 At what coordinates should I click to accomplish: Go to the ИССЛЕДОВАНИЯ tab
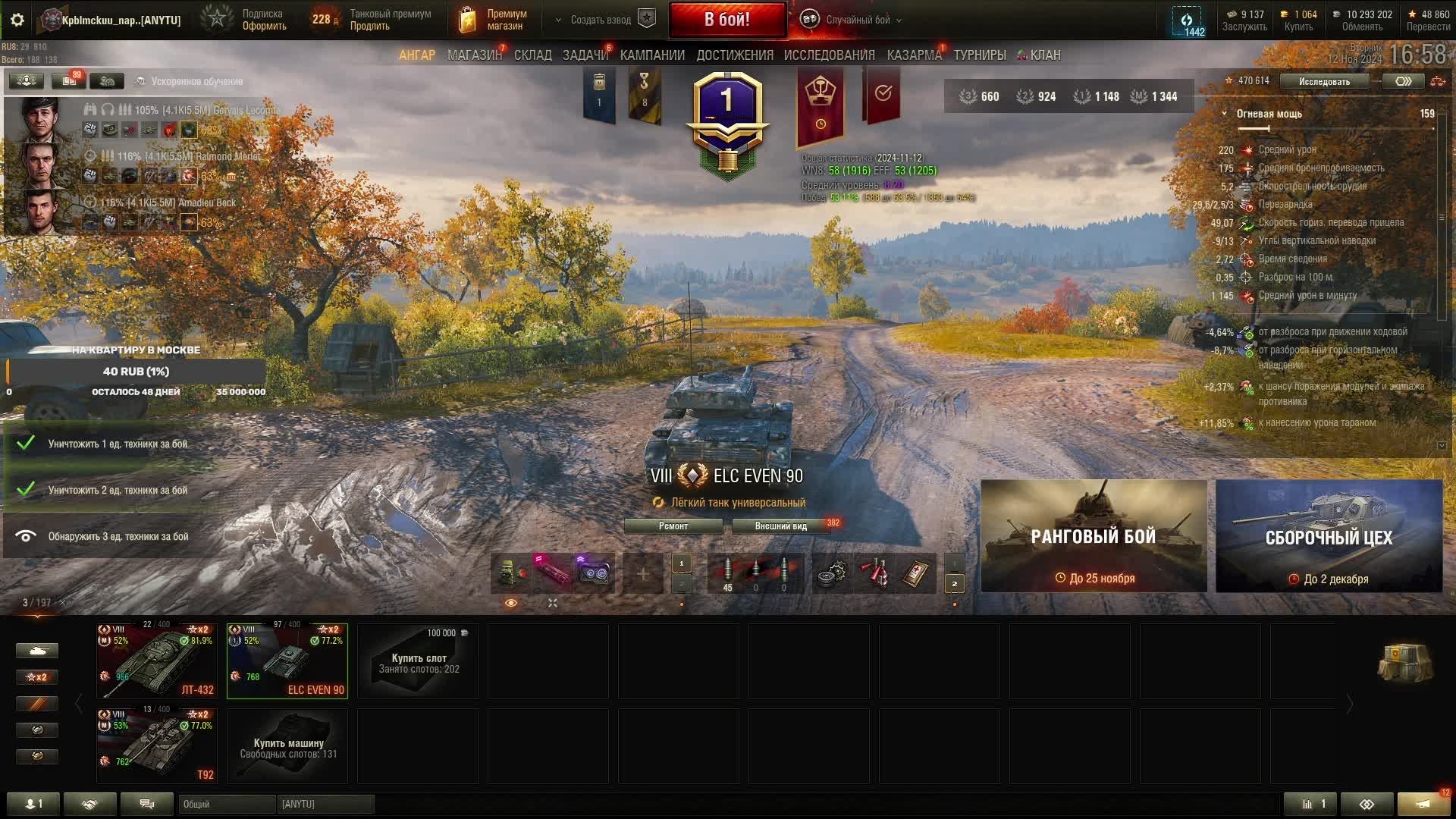[829, 55]
